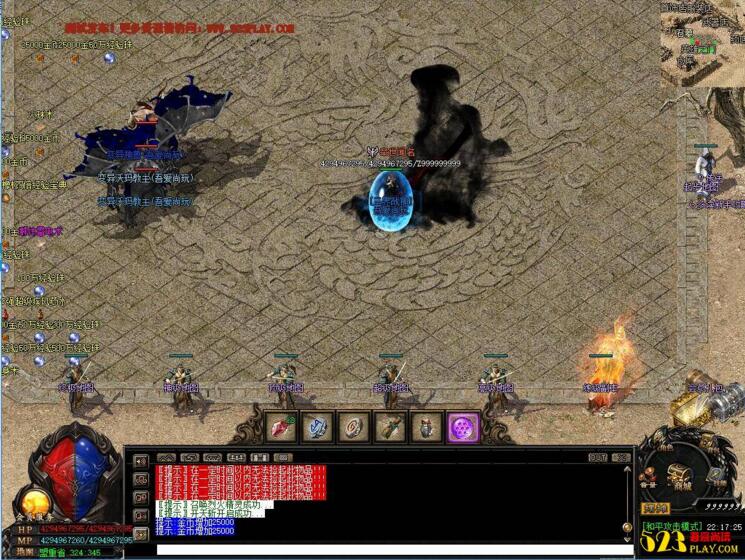Image resolution: width=745 pixels, height=560 pixels.
Task: Use the red gem hotbar item
Action: [281, 427]
